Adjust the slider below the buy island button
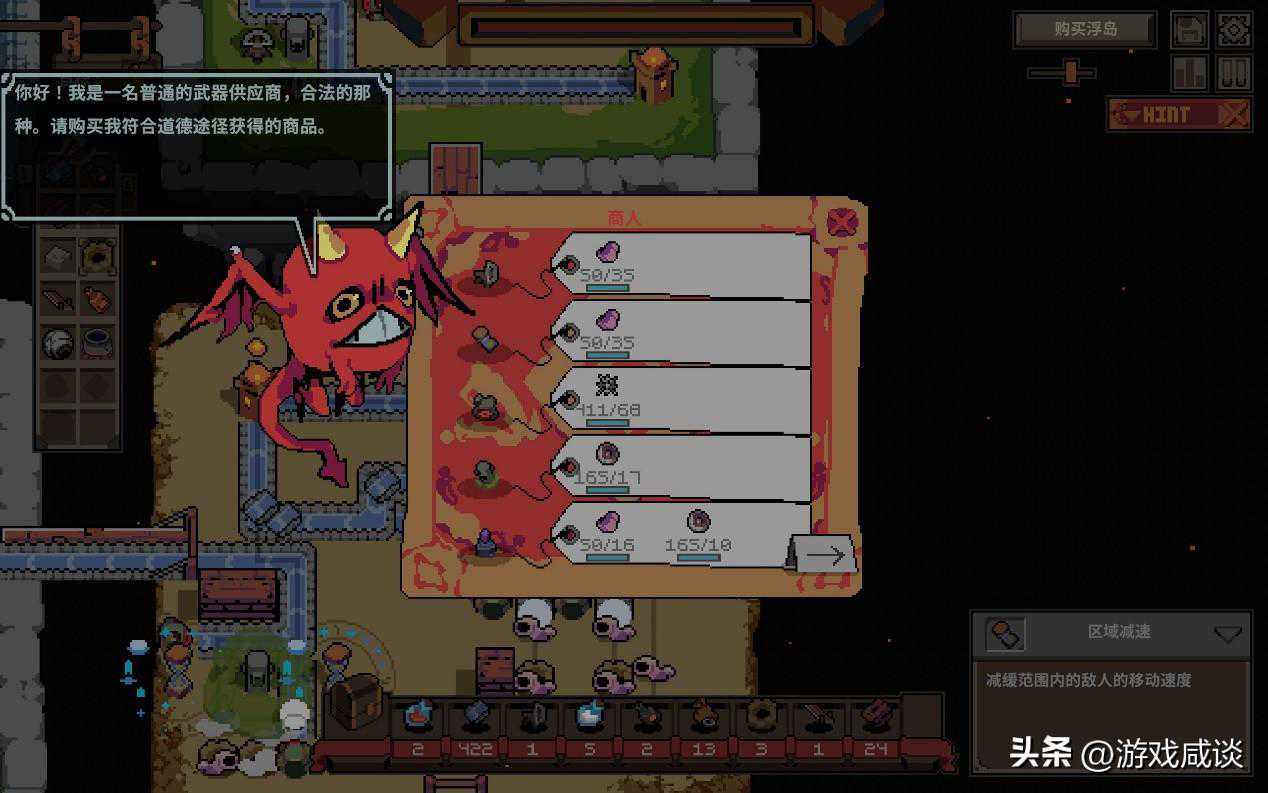Image resolution: width=1268 pixels, height=793 pixels. [1071, 72]
